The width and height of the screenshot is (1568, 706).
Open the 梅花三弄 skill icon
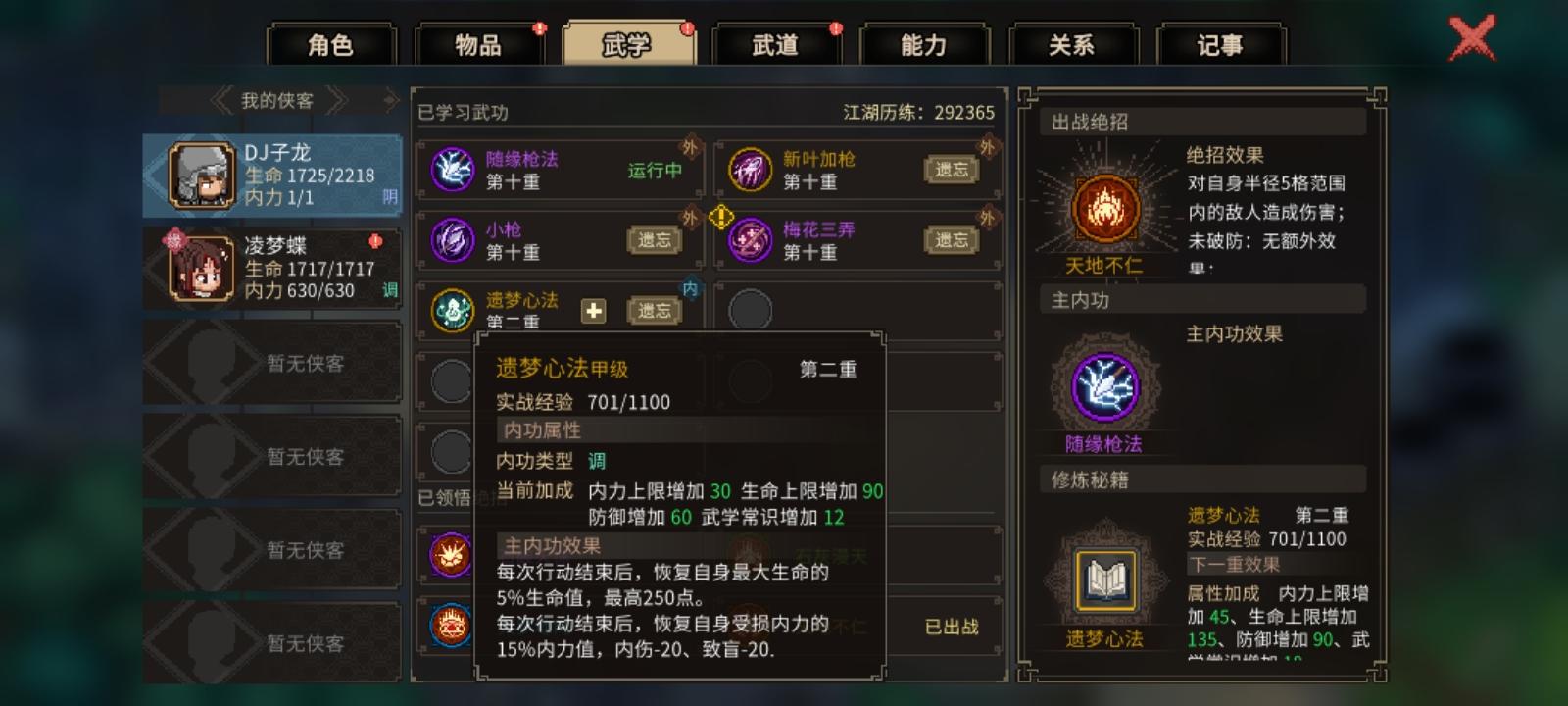750,240
